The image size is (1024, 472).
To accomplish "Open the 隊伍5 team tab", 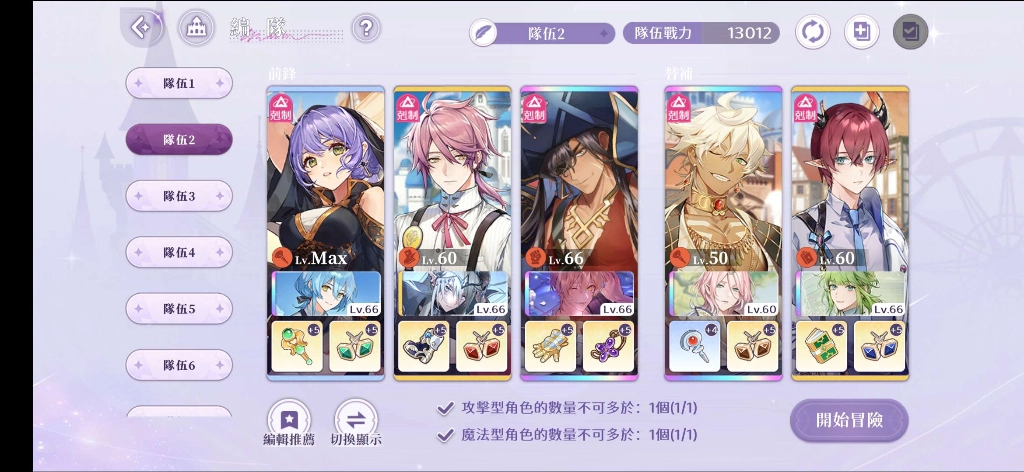I will (179, 308).
